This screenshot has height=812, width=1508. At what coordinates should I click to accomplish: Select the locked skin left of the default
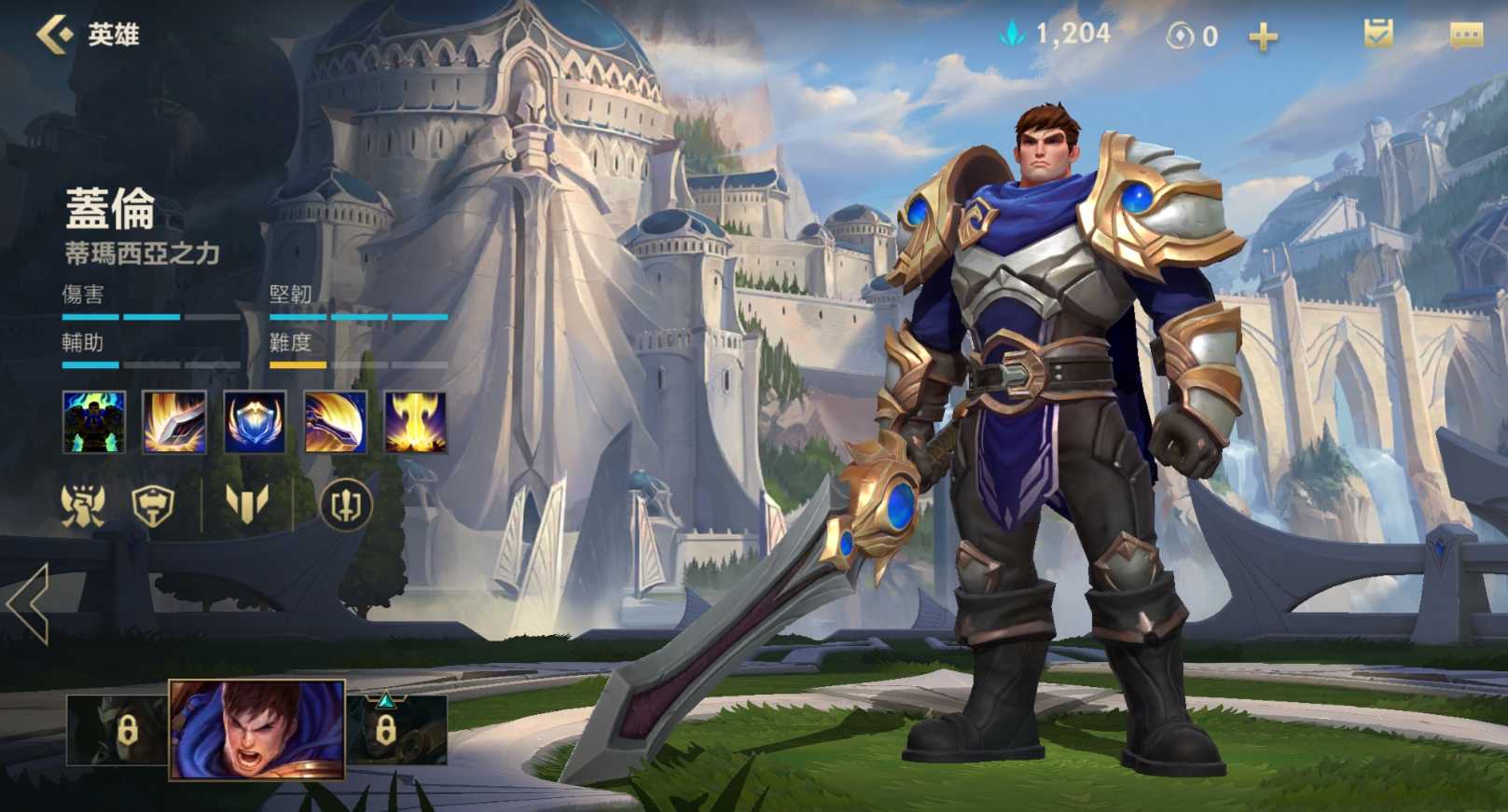[118, 730]
